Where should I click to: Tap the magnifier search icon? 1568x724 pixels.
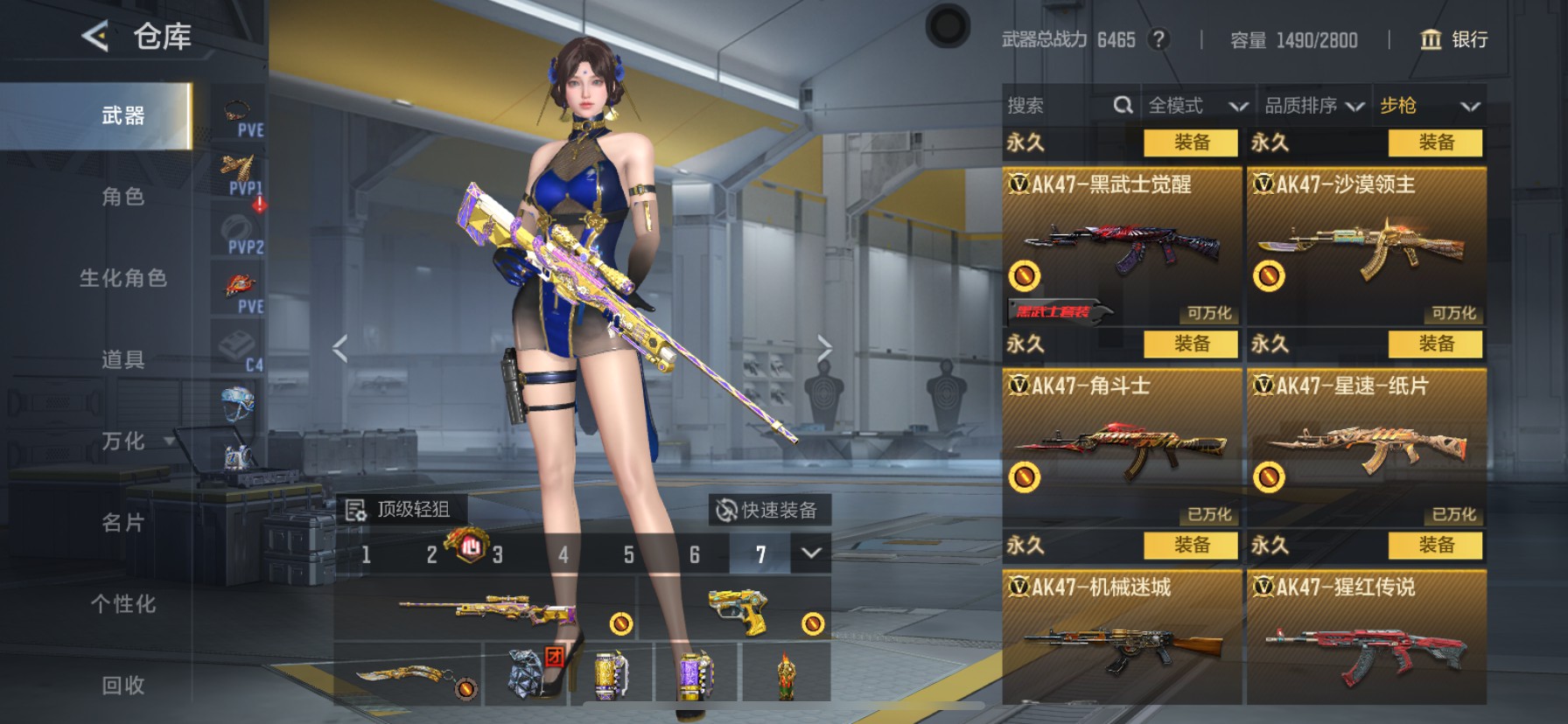pos(1123,105)
